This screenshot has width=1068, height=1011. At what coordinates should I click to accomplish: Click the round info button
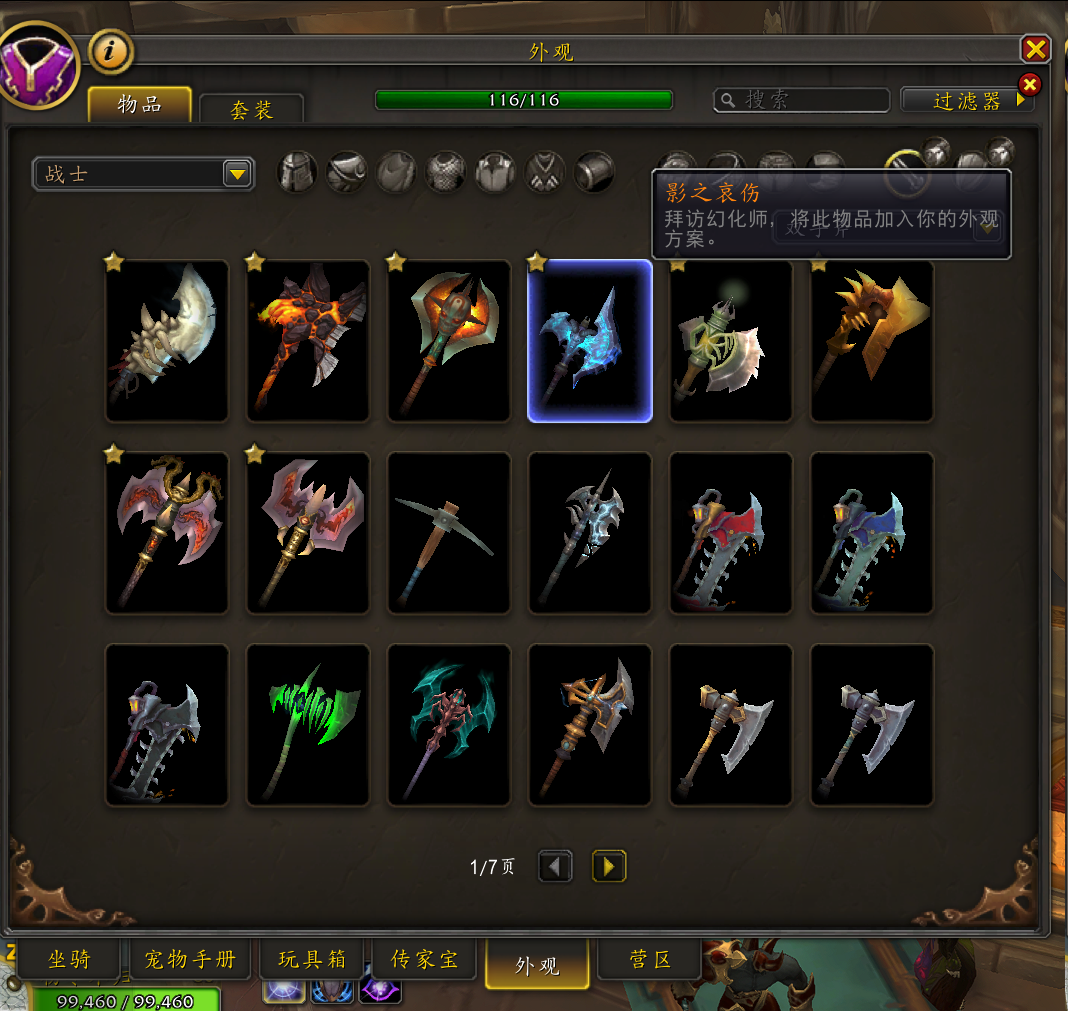click(x=111, y=51)
